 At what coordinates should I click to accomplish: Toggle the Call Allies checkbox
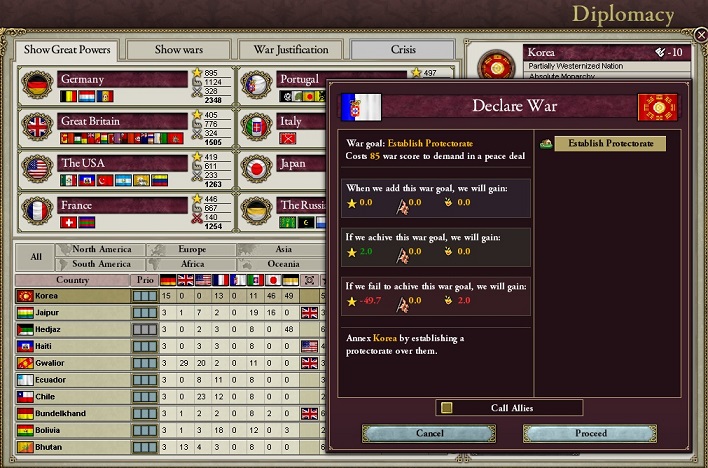click(447, 407)
